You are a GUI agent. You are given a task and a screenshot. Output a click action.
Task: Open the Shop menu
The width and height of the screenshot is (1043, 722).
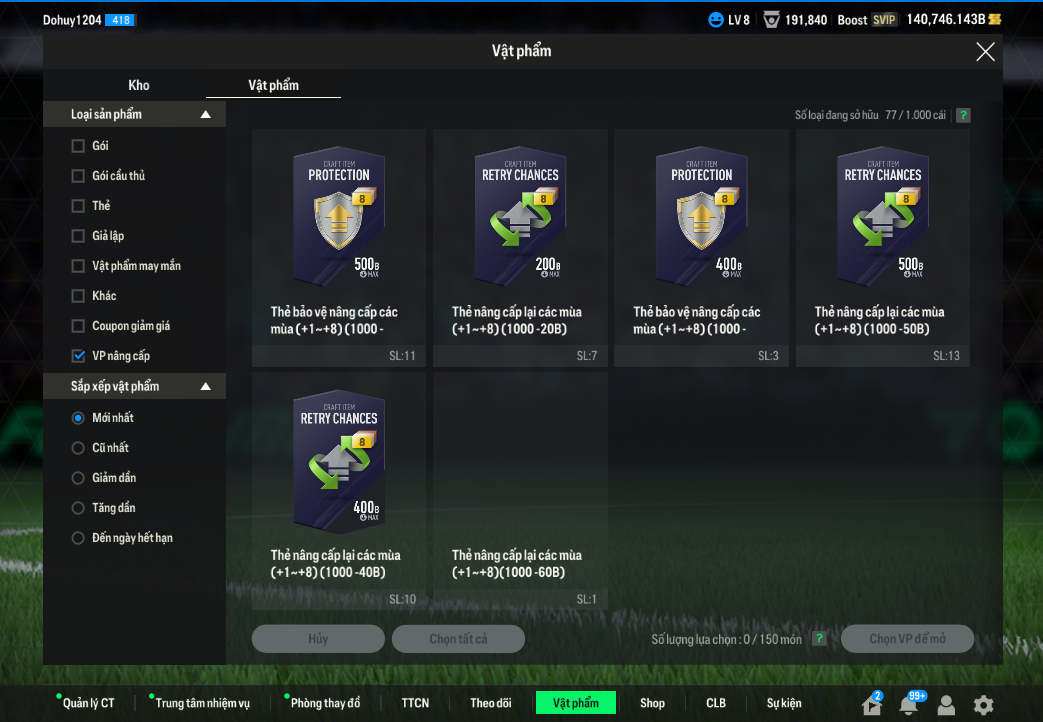(652, 703)
